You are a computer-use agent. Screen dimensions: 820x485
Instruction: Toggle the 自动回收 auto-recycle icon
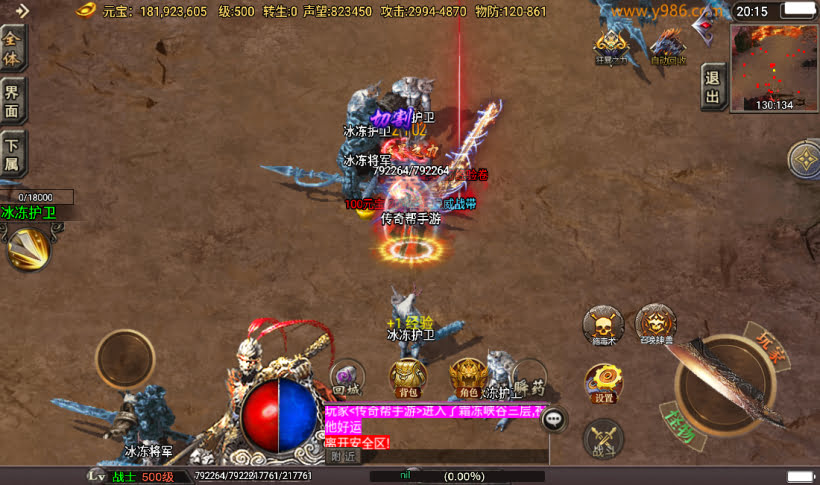(667, 46)
